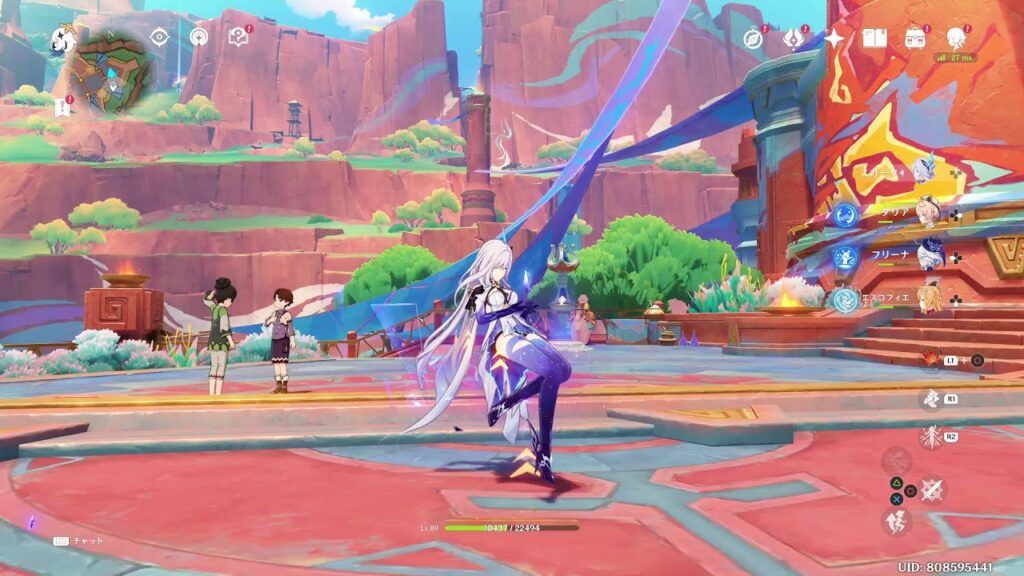Open the backpack inventory icon

(915, 38)
